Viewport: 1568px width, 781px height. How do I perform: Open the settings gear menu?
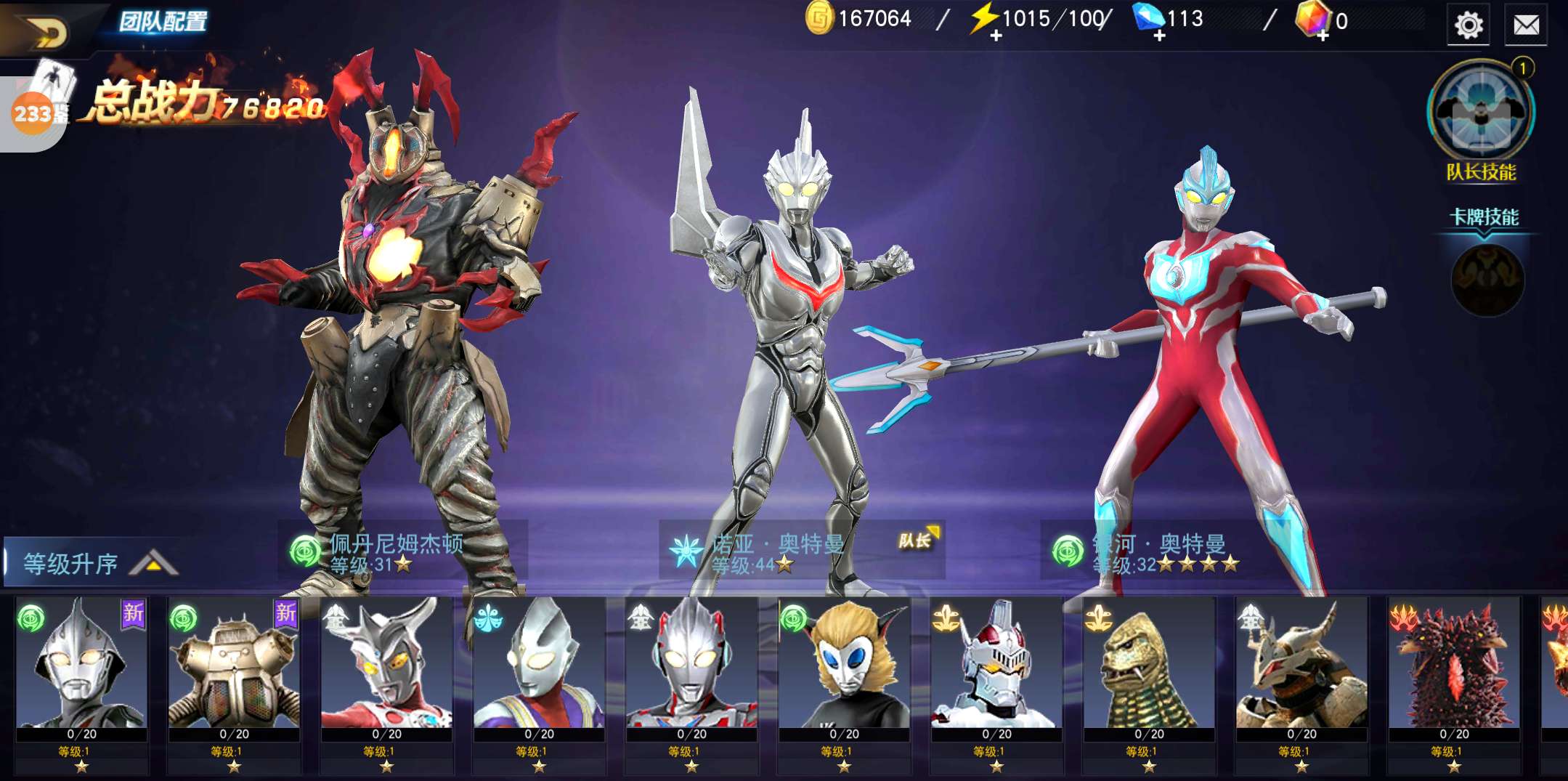point(1468,26)
